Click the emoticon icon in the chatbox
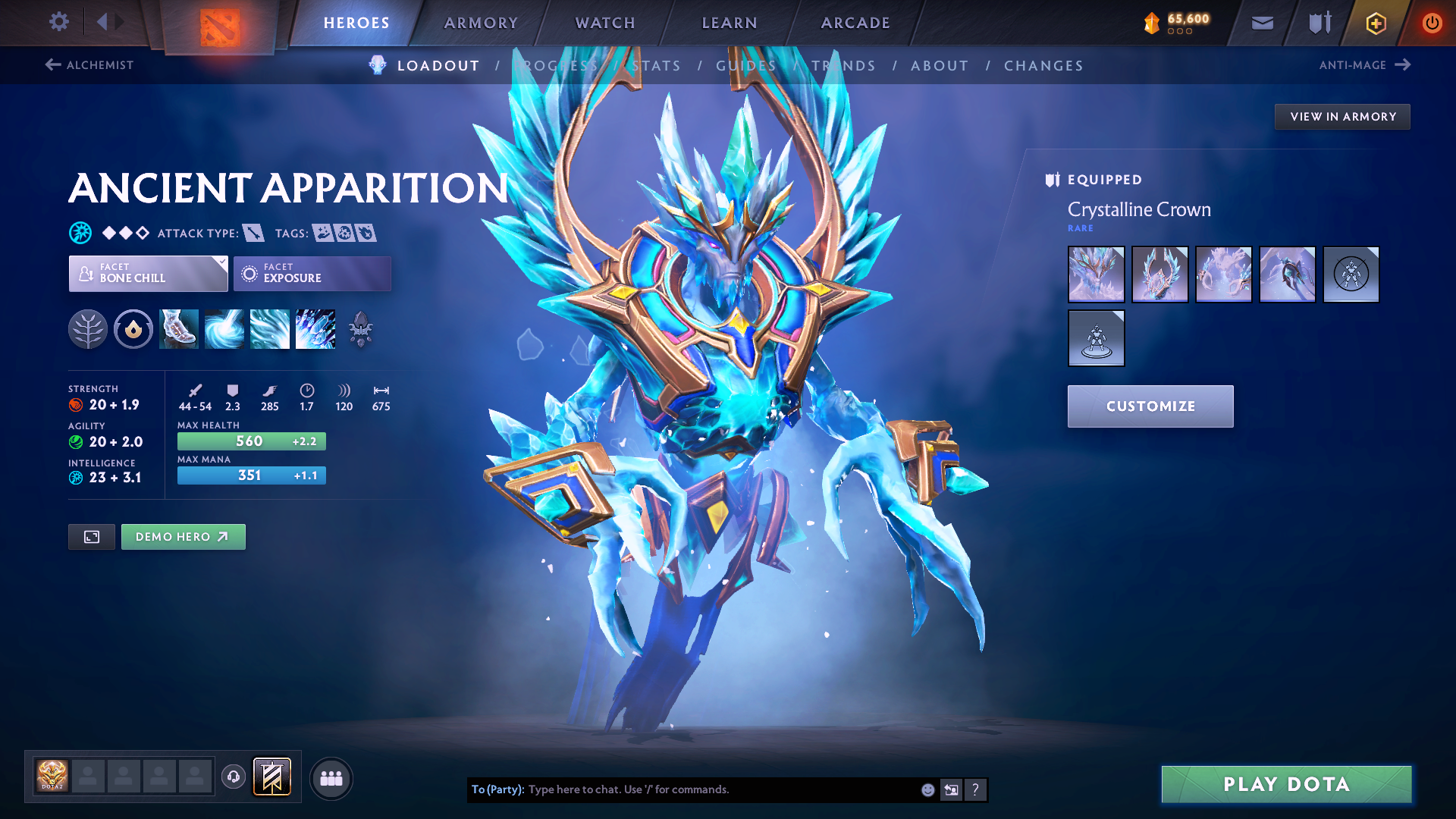 (927, 789)
